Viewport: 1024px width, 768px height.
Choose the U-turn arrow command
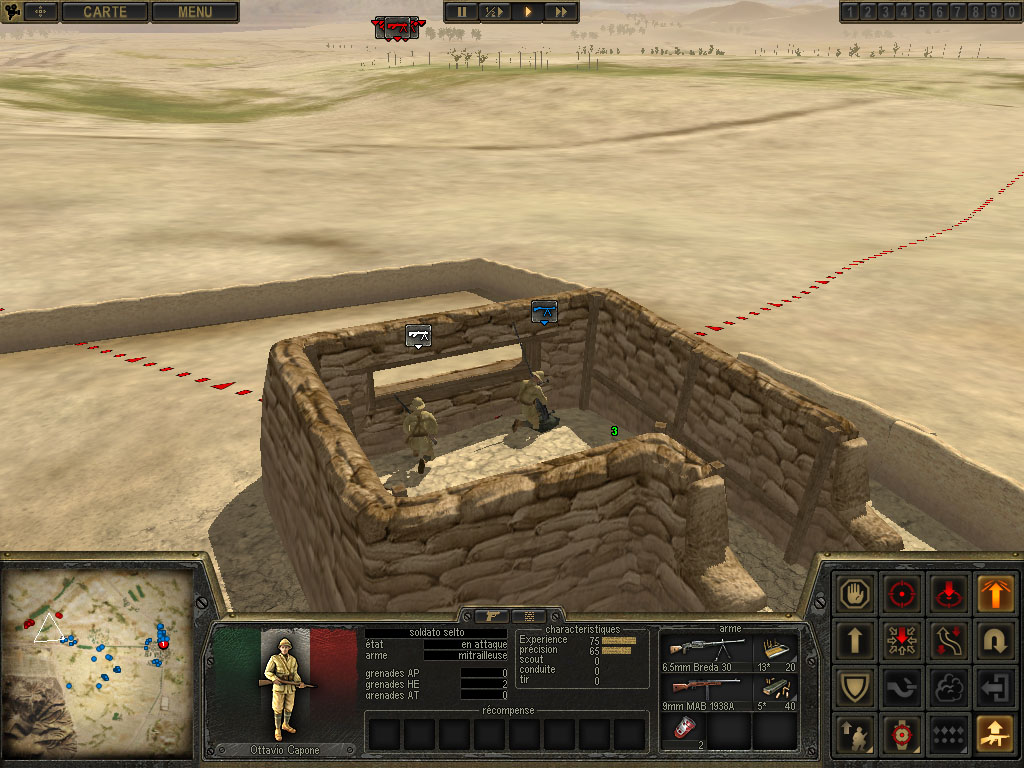point(994,640)
